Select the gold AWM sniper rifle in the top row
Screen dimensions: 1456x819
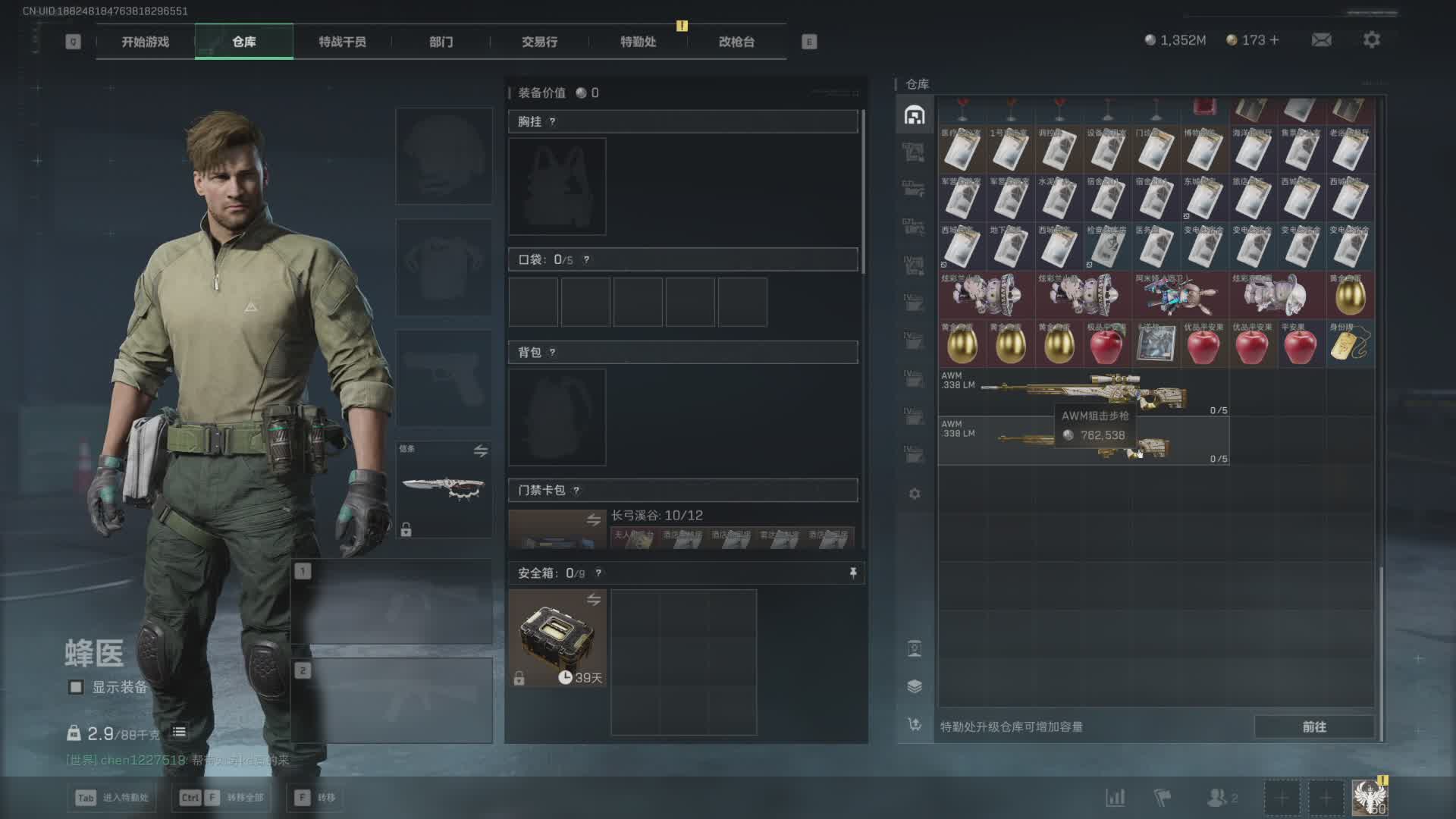click(x=1084, y=391)
